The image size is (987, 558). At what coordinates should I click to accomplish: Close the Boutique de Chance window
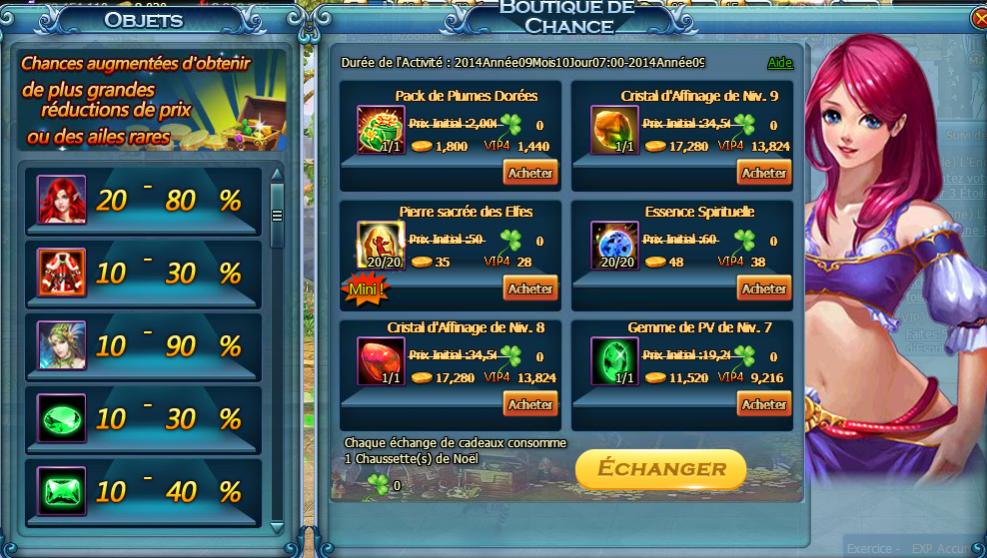979,18
